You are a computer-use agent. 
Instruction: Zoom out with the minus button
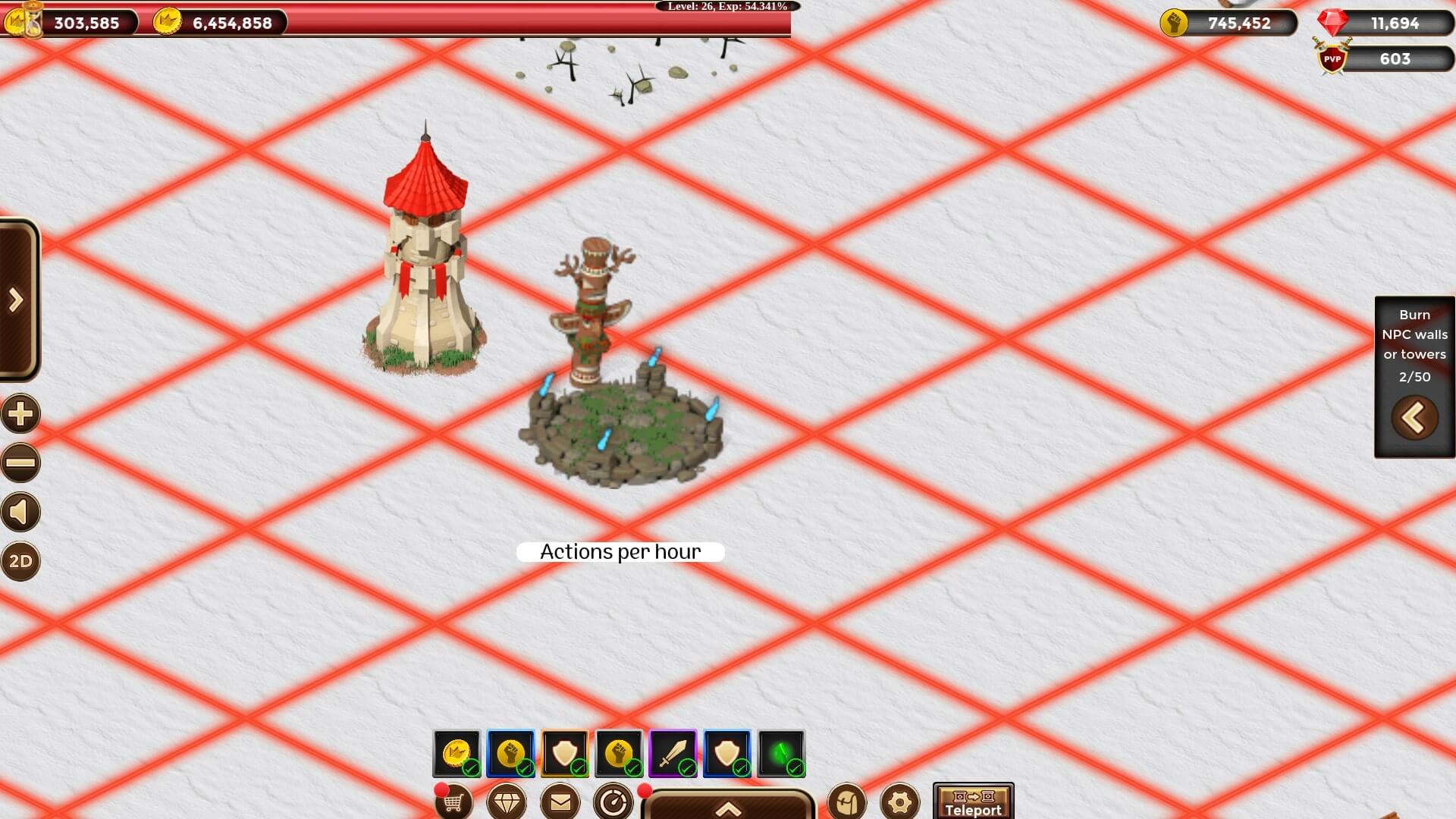pos(20,463)
